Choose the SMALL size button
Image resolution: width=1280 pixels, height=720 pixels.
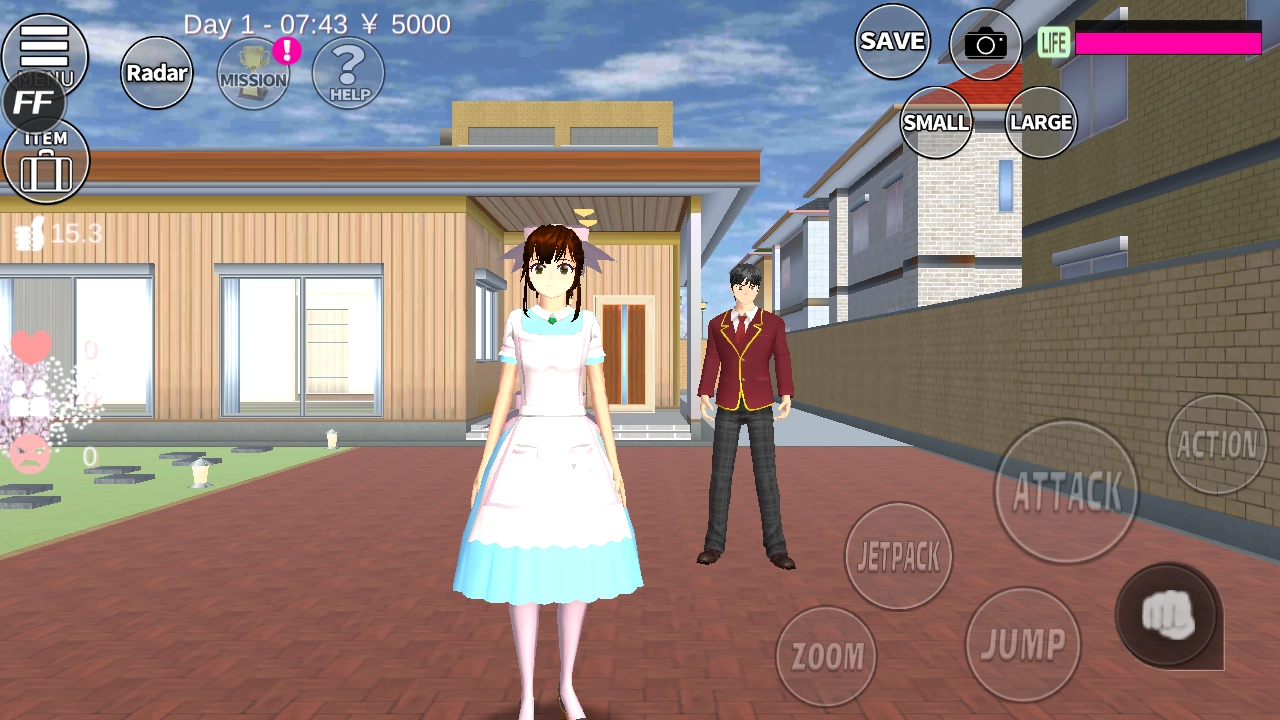point(936,122)
